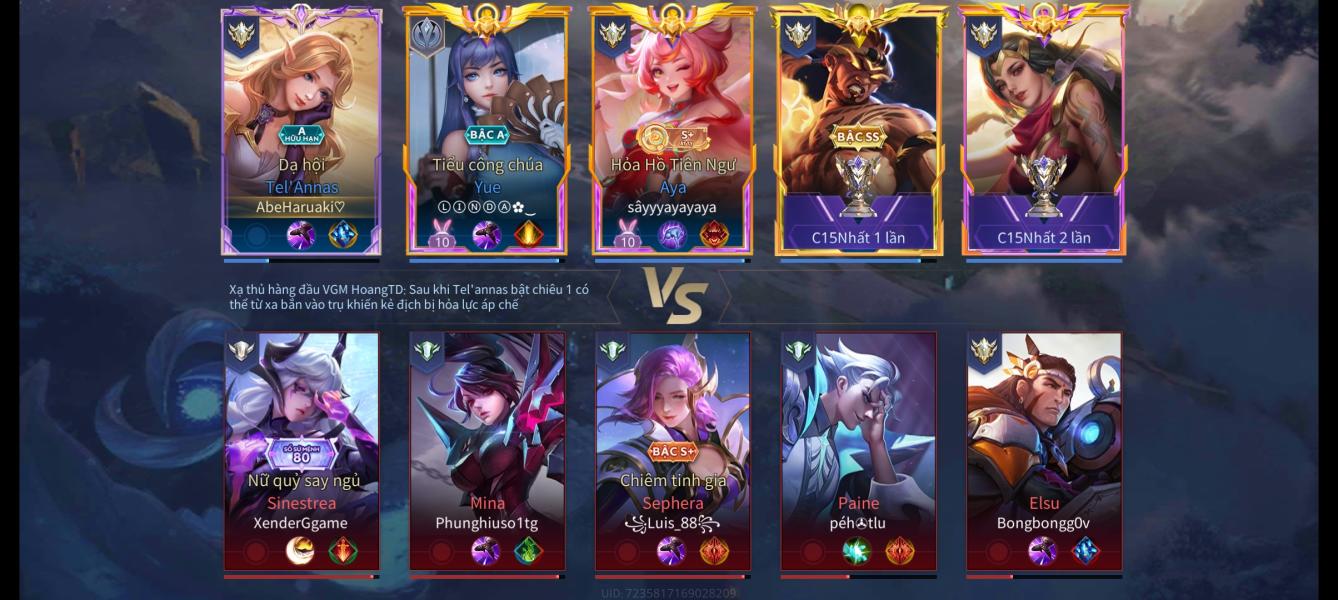
Task: Select XenderGgame's Sinestrea card
Action: click(x=301, y=450)
